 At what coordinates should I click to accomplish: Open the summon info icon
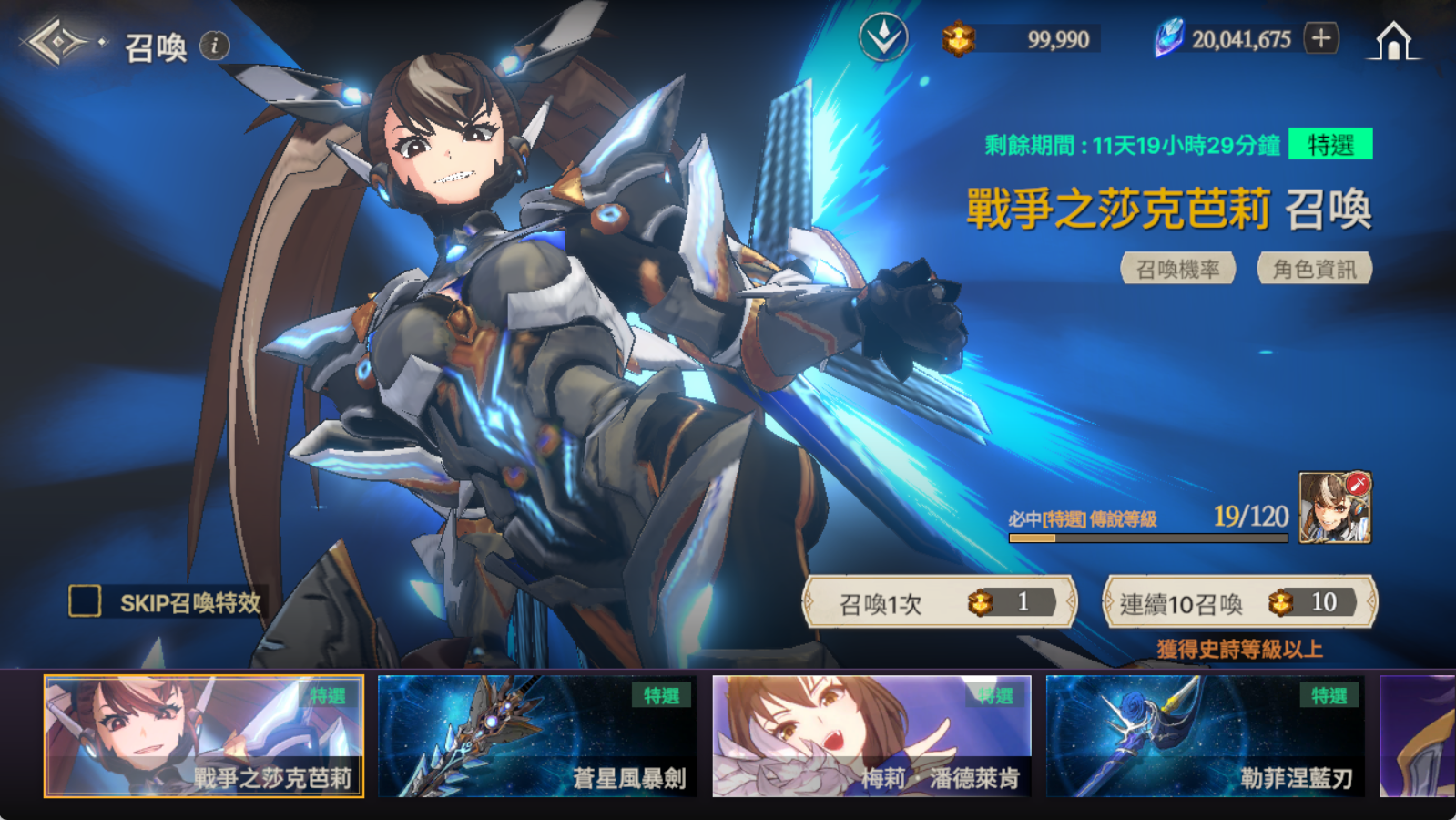point(215,45)
